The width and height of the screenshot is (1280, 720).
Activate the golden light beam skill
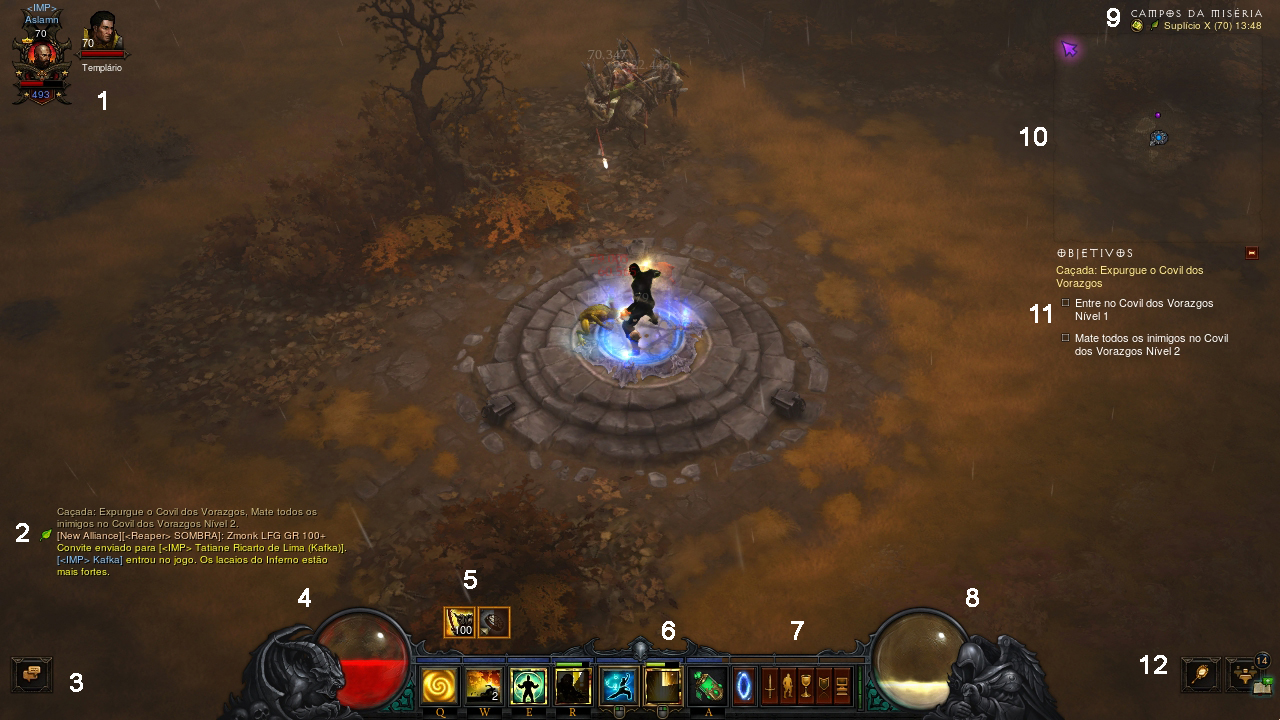pos(663,686)
